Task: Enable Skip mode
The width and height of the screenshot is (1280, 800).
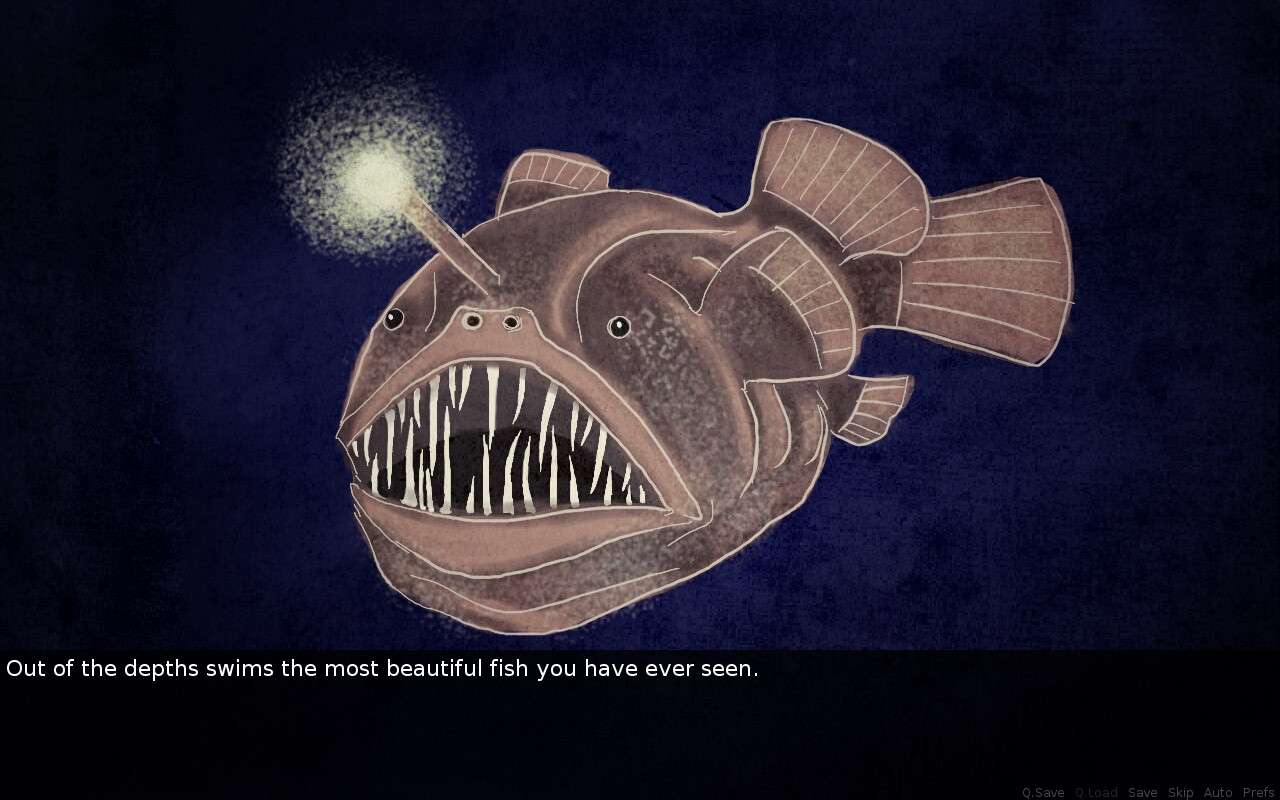Action: pos(1180,791)
